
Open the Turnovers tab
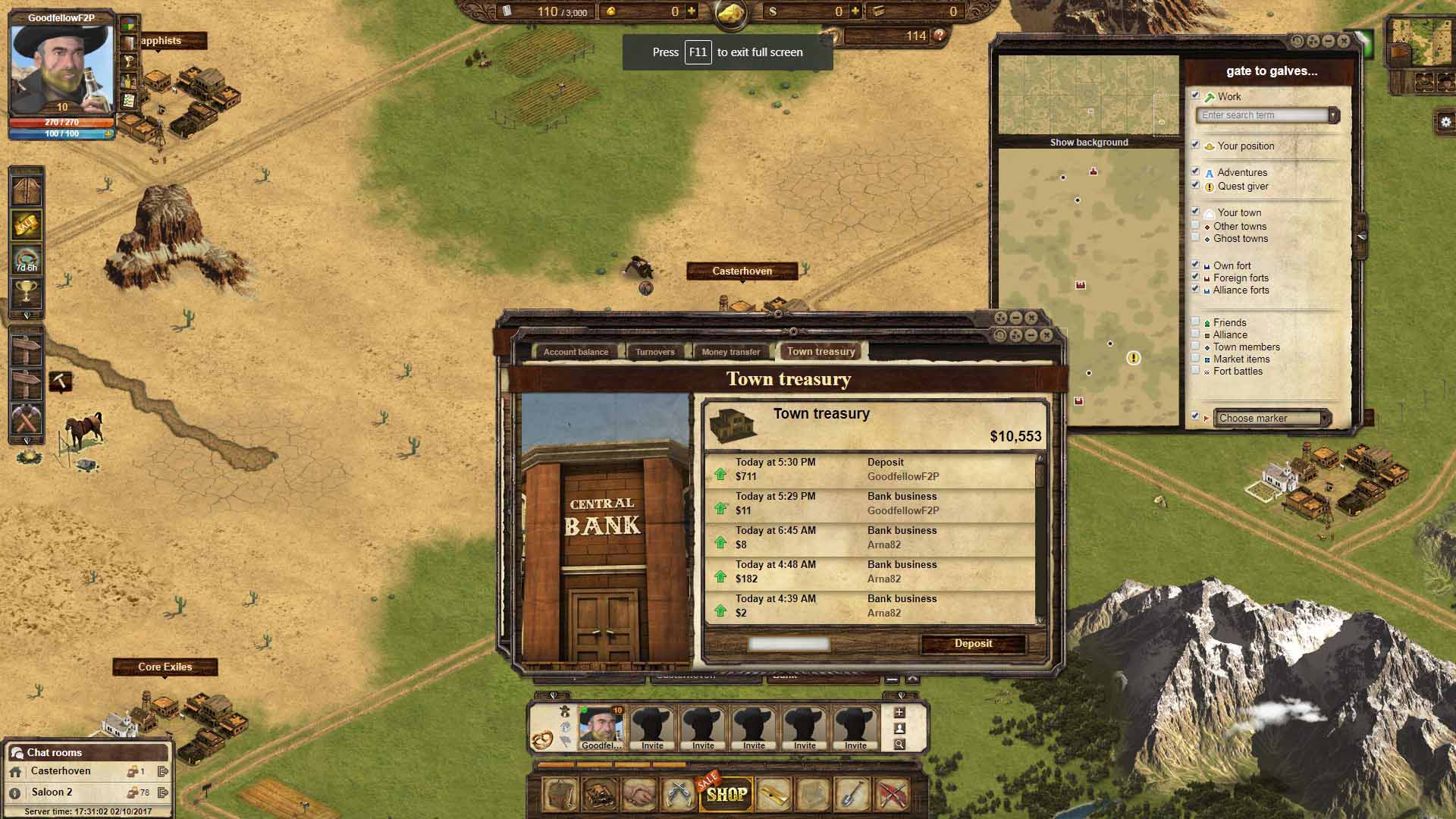pyautogui.click(x=654, y=352)
